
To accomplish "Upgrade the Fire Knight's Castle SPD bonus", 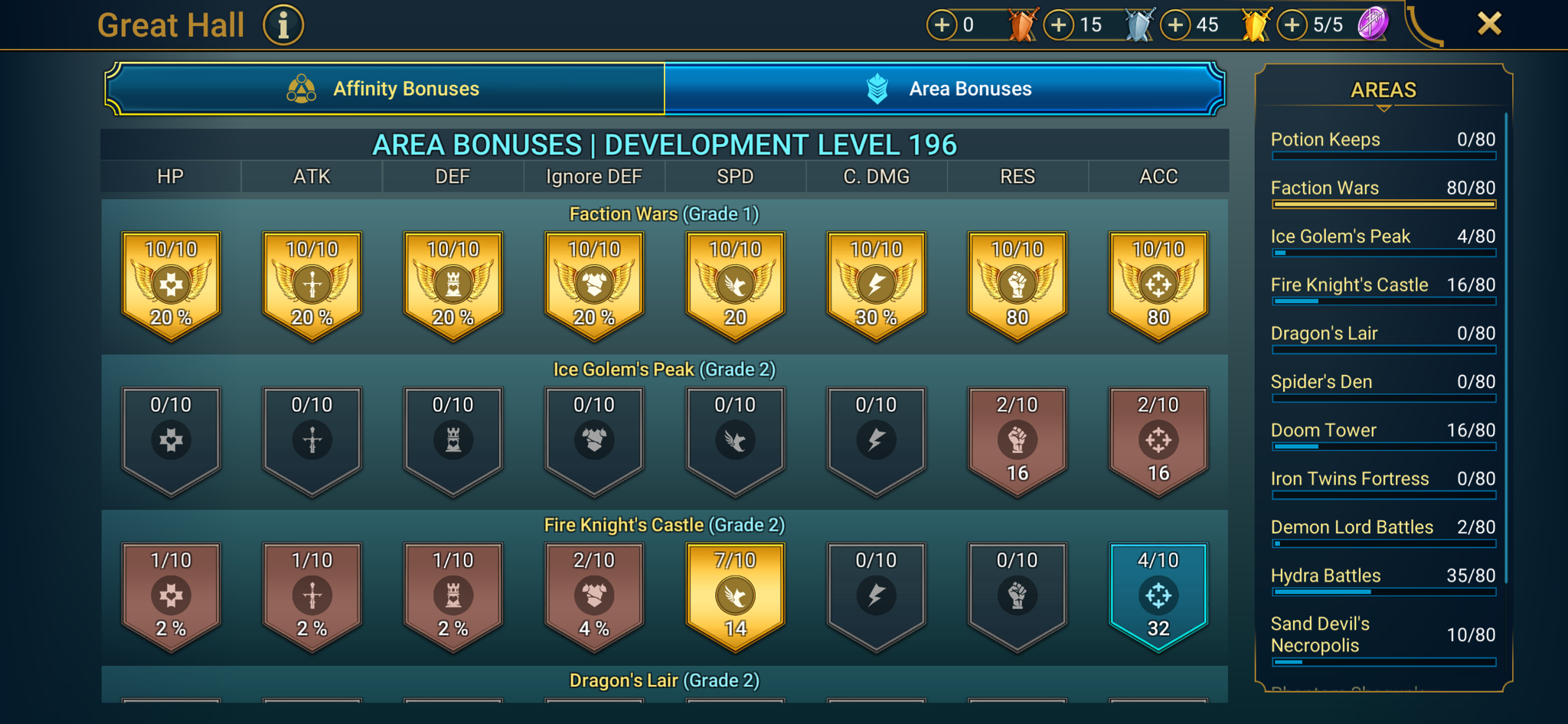I will tap(734, 597).
